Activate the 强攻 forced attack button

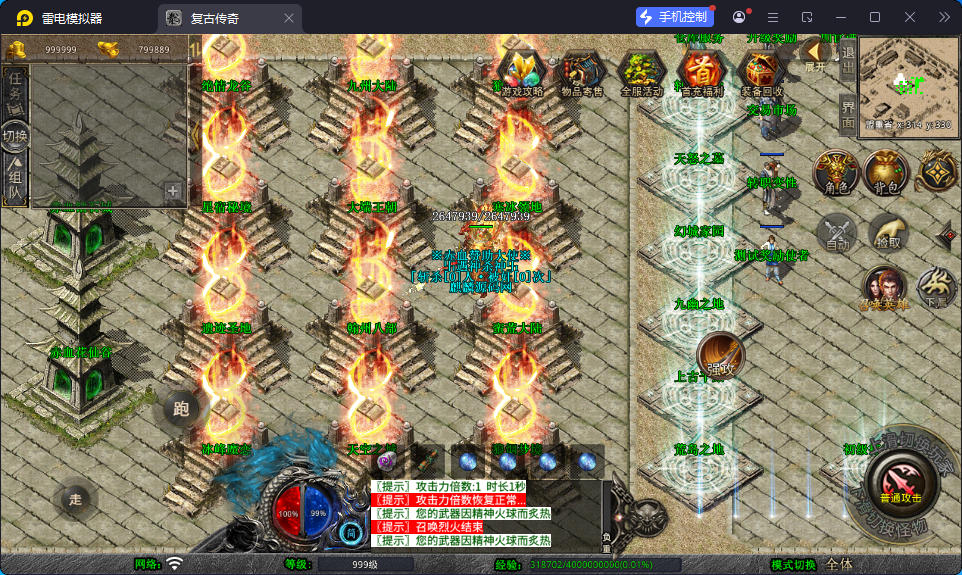tap(720, 356)
